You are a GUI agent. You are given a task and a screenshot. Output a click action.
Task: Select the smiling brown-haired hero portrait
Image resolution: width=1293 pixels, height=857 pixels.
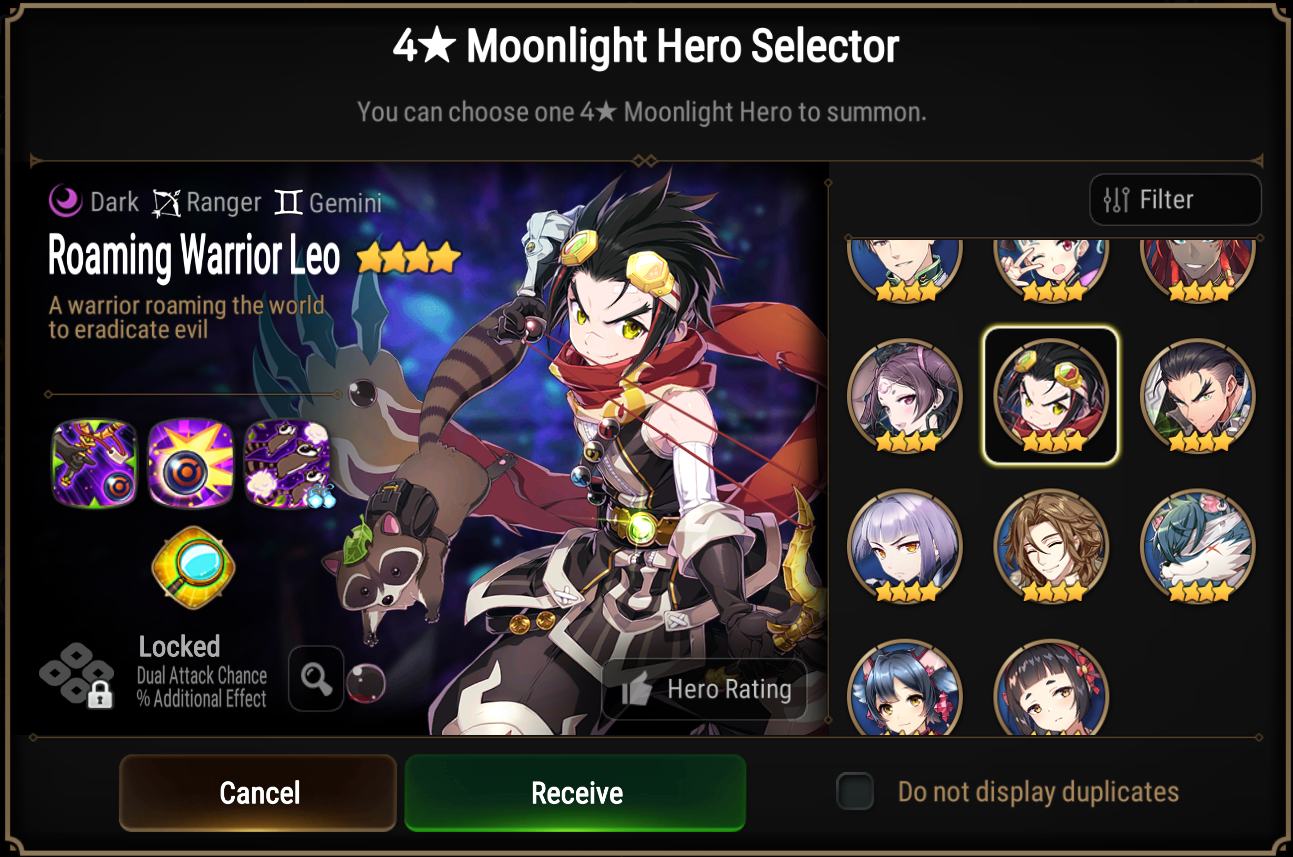[1051, 545]
